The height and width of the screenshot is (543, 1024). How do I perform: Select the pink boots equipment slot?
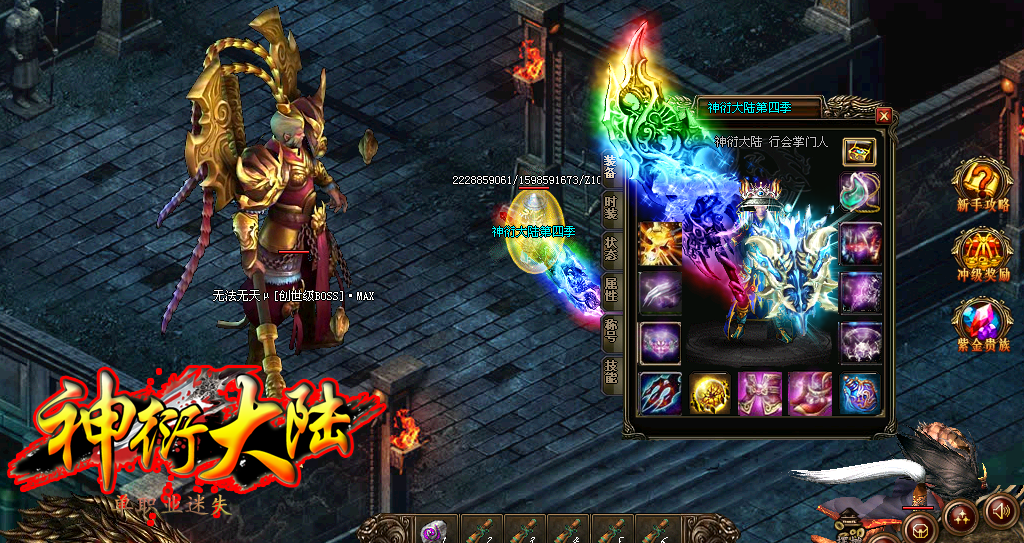point(809,393)
